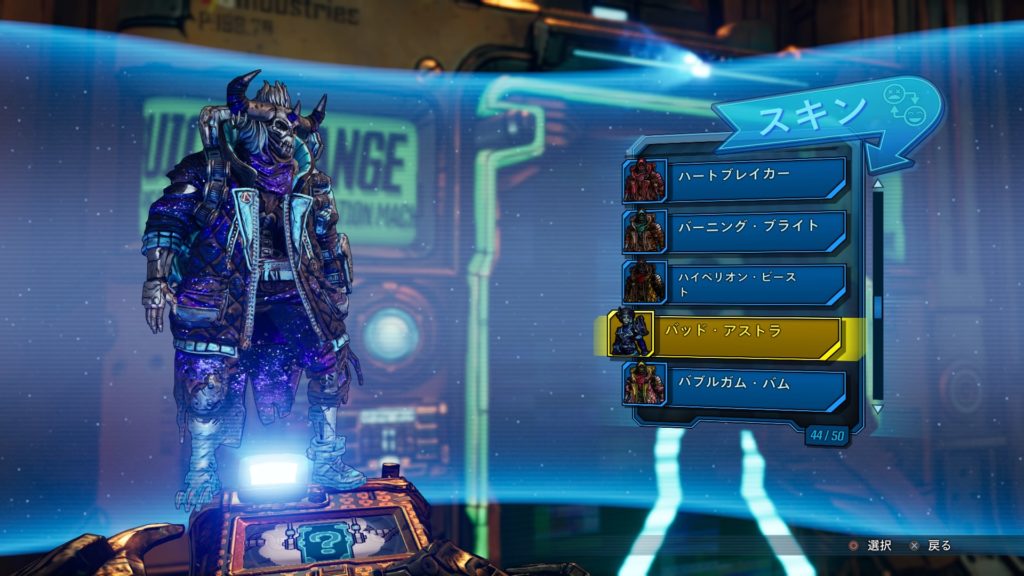Pick the ハイペリオン・ビースト skin
The image size is (1024, 576).
[x=737, y=282]
